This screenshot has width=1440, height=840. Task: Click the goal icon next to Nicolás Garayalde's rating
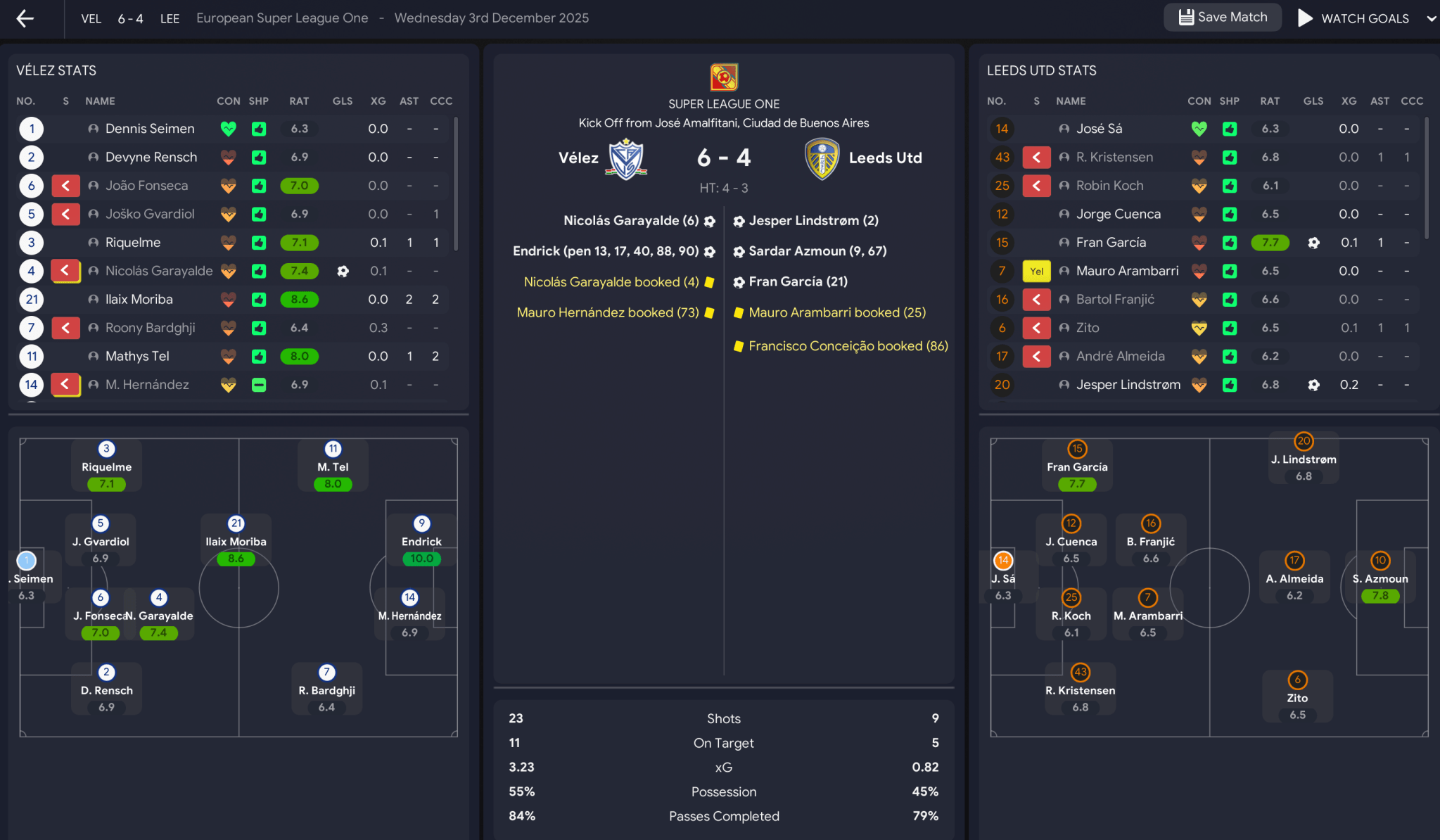(343, 271)
